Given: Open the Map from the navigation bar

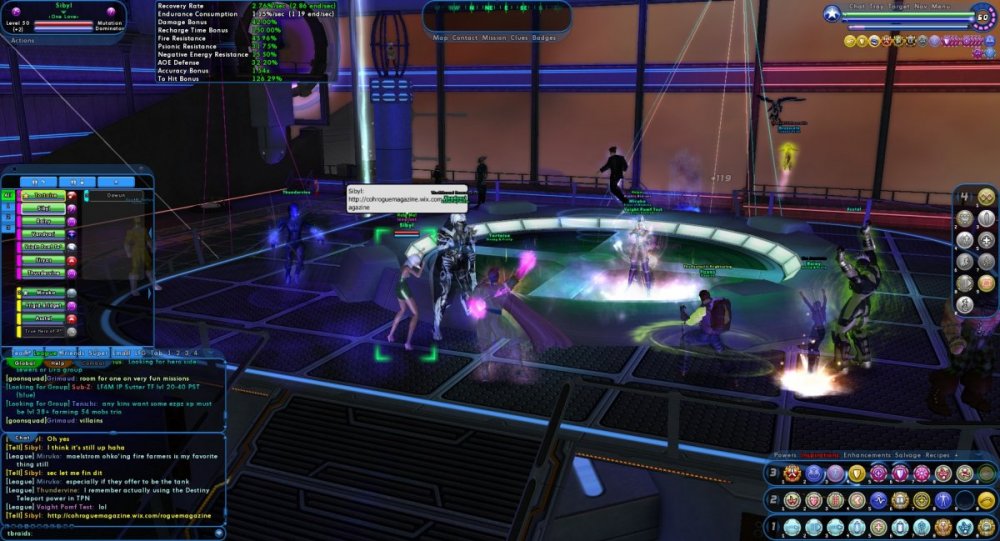Looking at the screenshot, I should 440,37.
